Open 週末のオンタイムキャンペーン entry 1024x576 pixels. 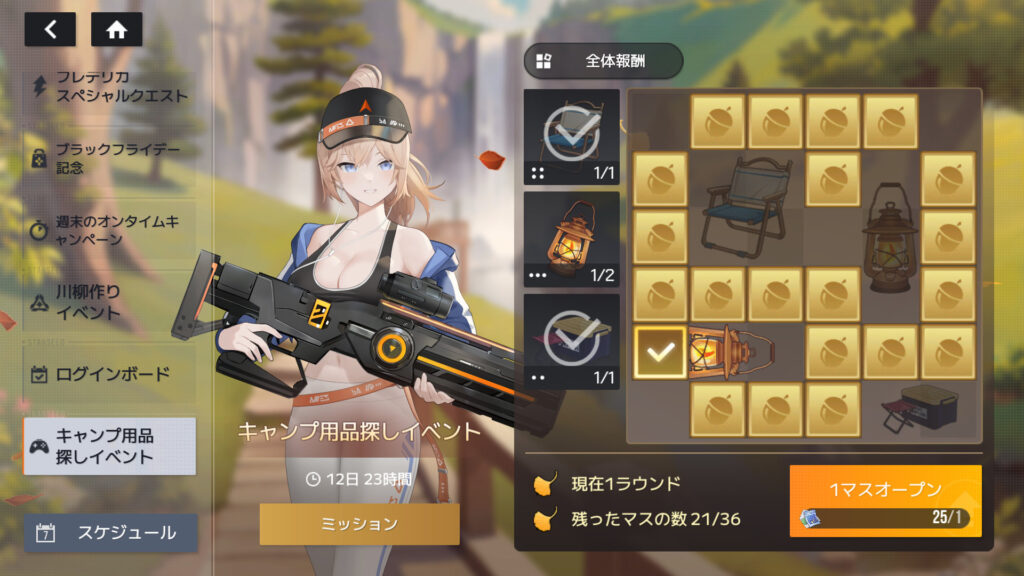pyautogui.click(x=110, y=231)
